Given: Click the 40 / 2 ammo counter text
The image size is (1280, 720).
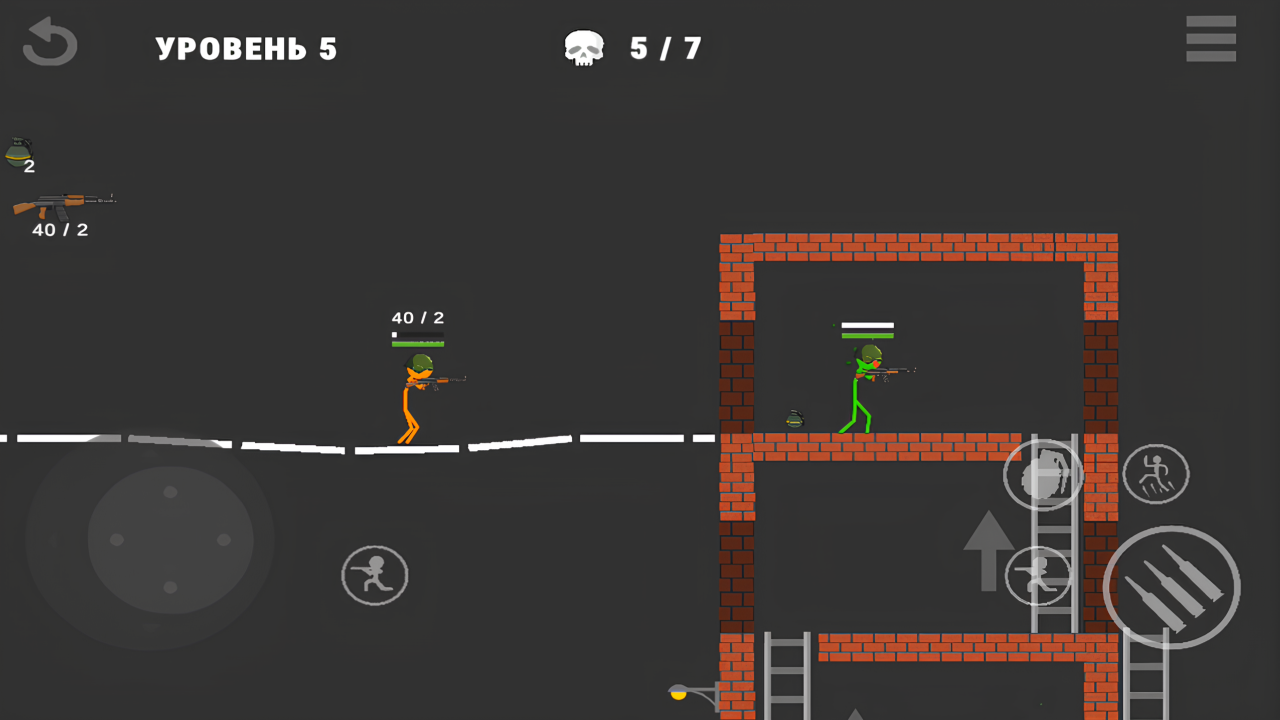Looking at the screenshot, I should [x=419, y=318].
